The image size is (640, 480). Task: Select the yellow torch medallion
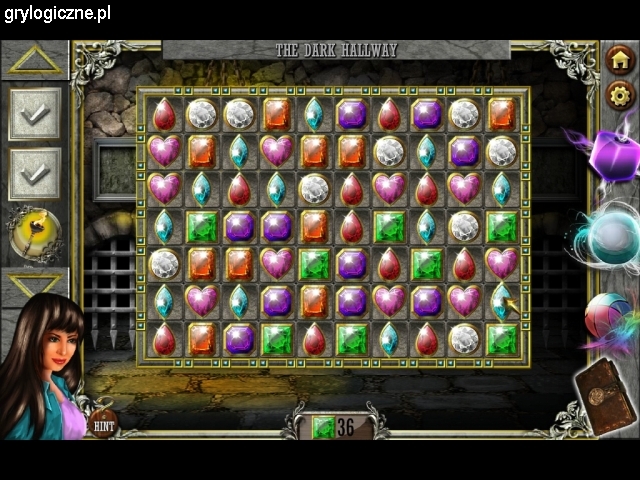point(34,232)
